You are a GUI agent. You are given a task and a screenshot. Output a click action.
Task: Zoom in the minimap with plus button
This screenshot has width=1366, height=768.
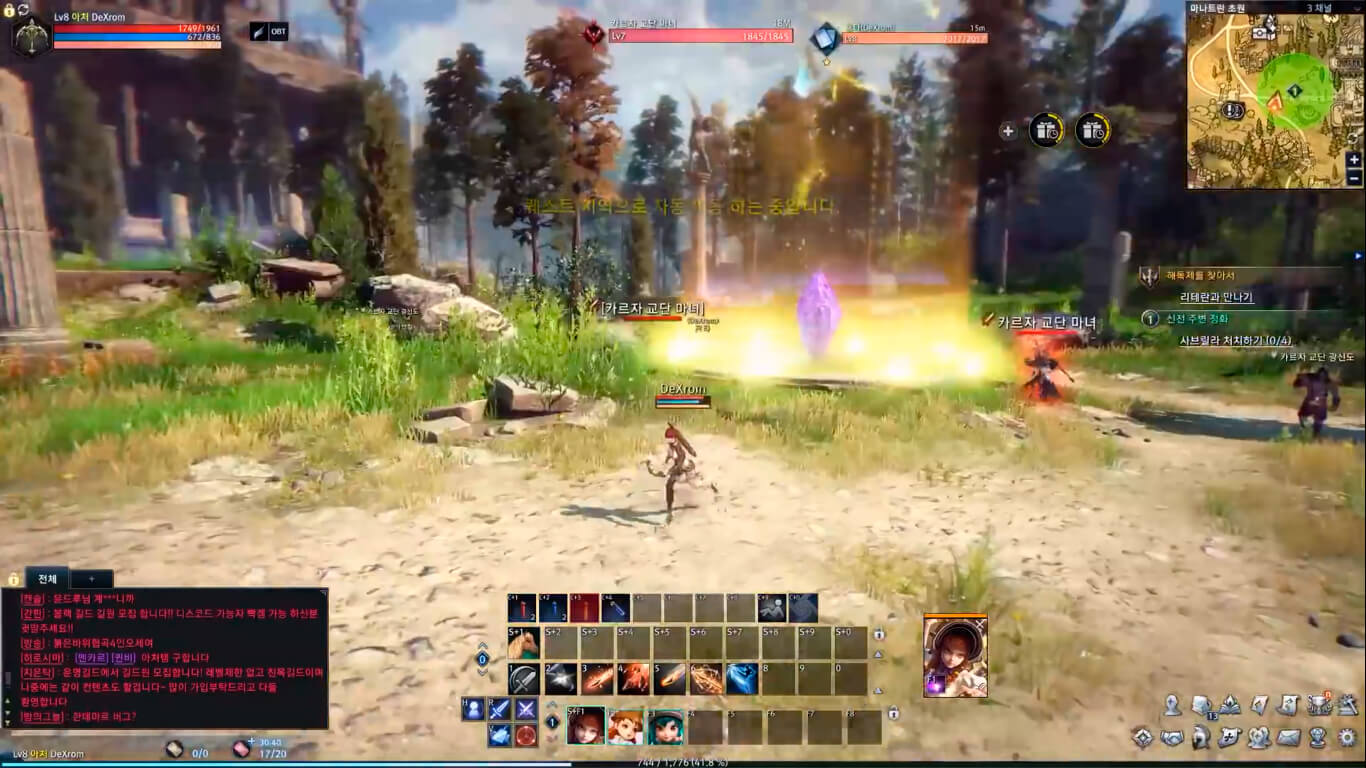1354,160
